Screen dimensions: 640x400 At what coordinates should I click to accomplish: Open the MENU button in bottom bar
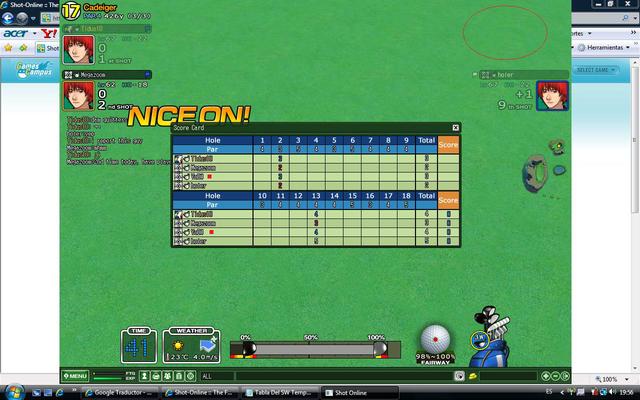point(75,376)
